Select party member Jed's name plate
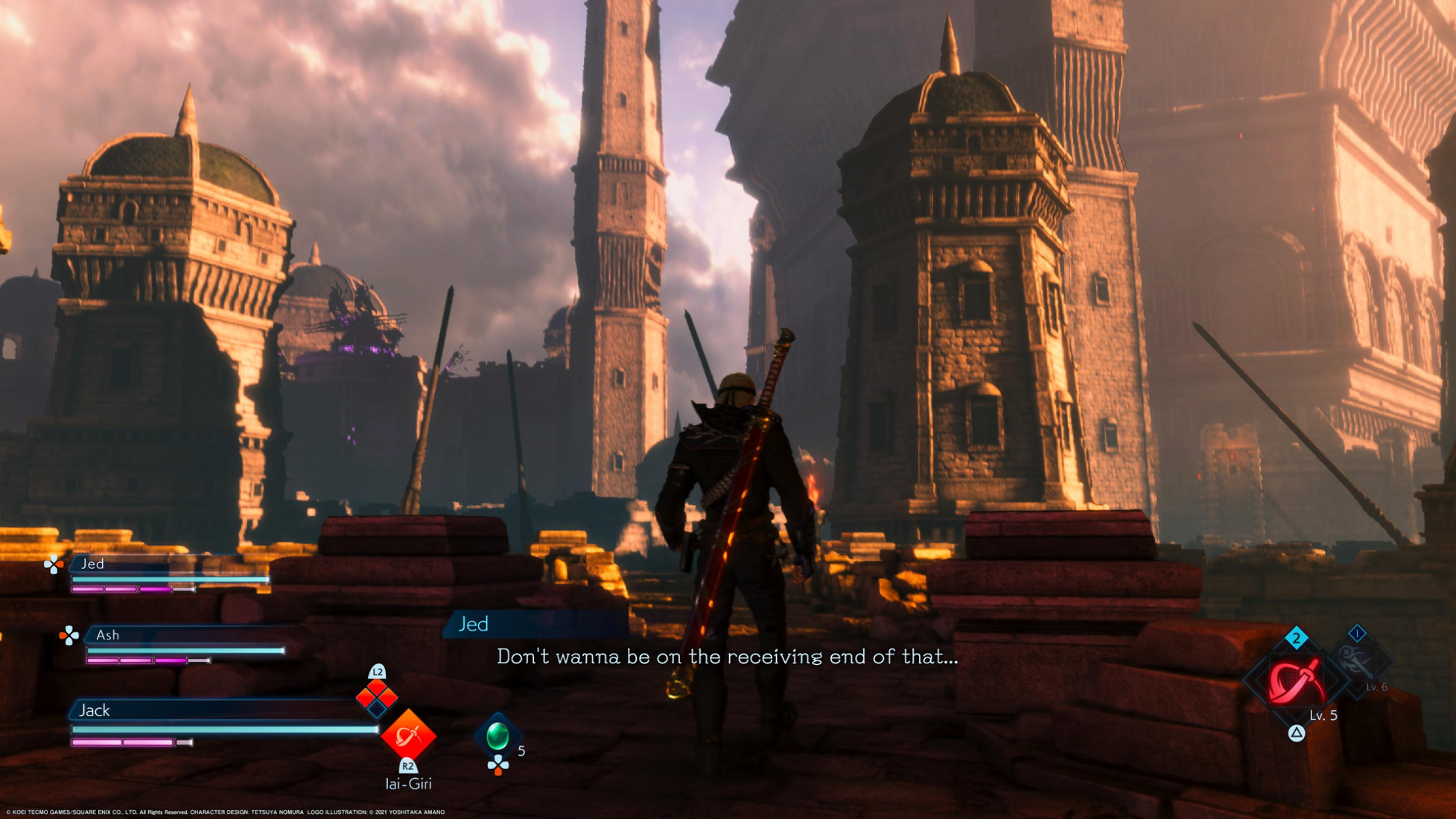Image resolution: width=1456 pixels, height=819 pixels. pos(92,564)
